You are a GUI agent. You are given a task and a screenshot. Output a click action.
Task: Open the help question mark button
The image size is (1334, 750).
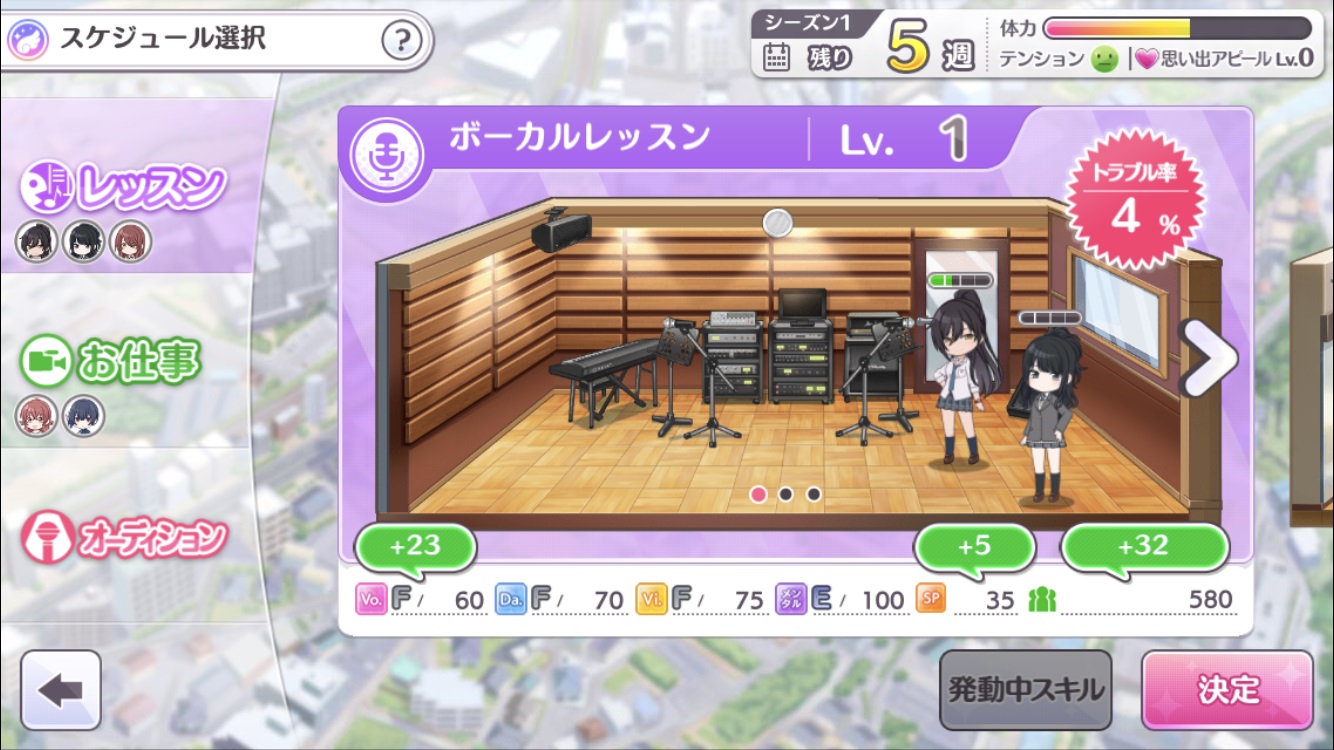[402, 41]
